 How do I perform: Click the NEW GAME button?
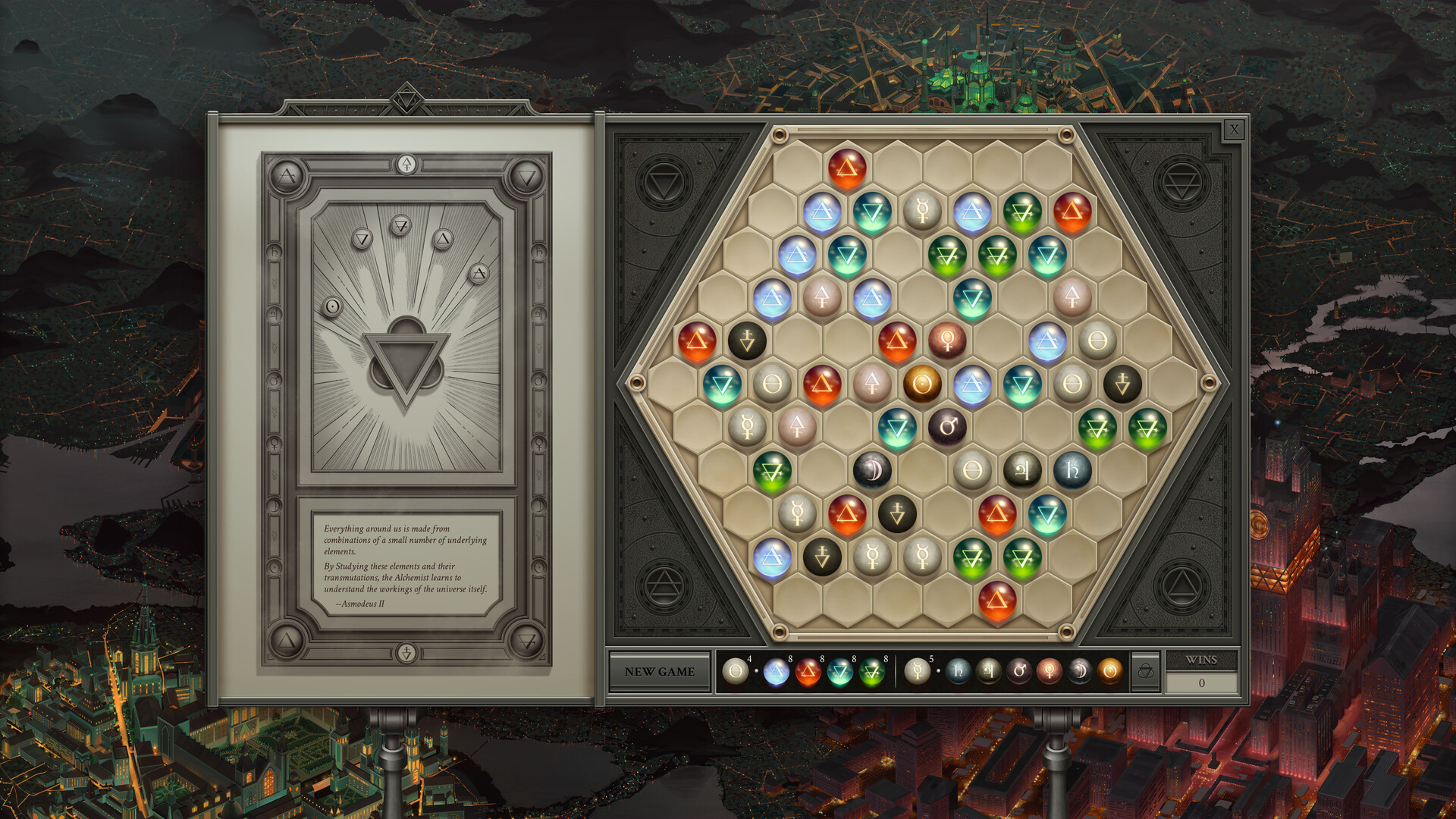660,670
